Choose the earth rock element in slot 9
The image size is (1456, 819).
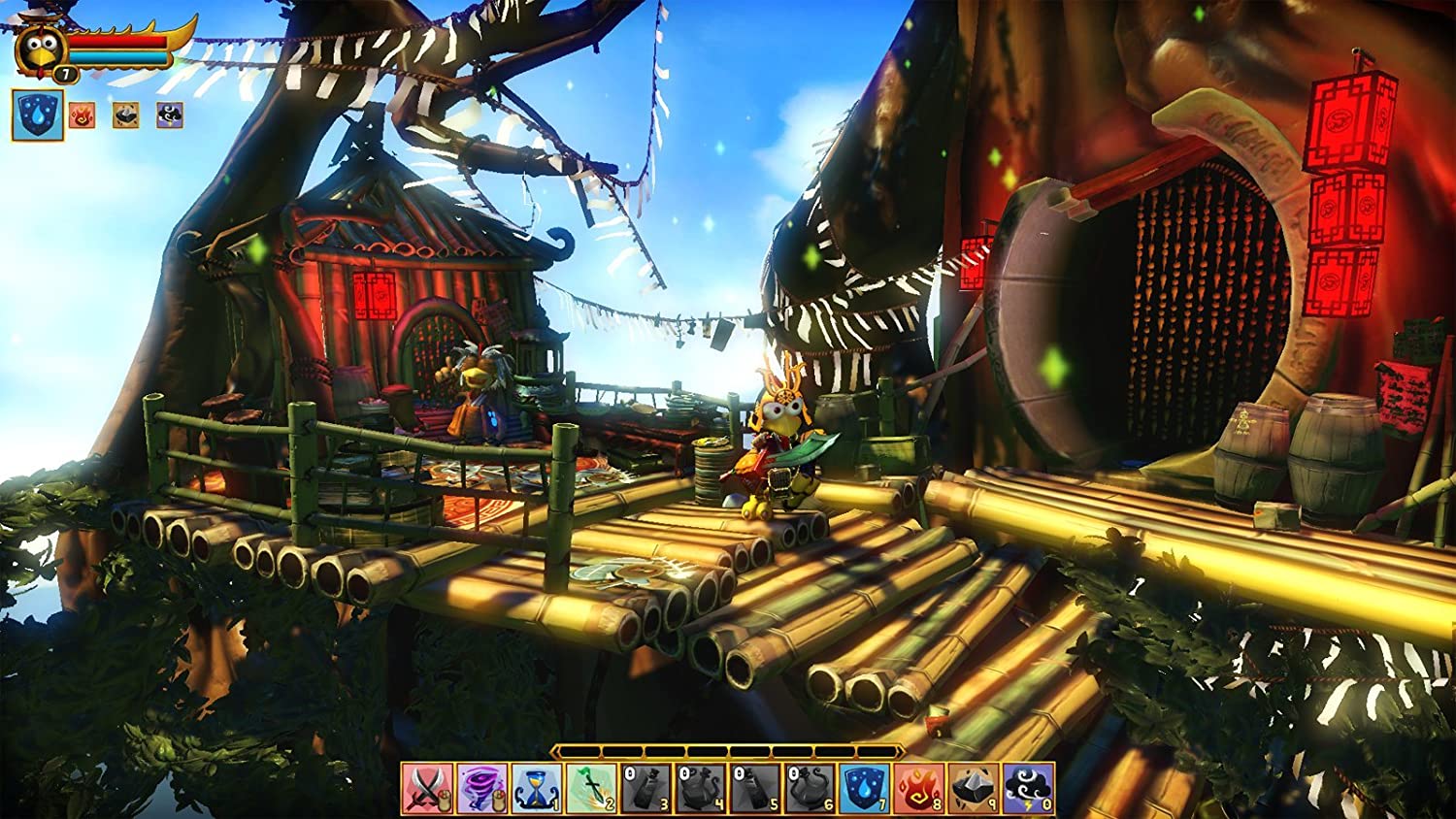(974, 788)
